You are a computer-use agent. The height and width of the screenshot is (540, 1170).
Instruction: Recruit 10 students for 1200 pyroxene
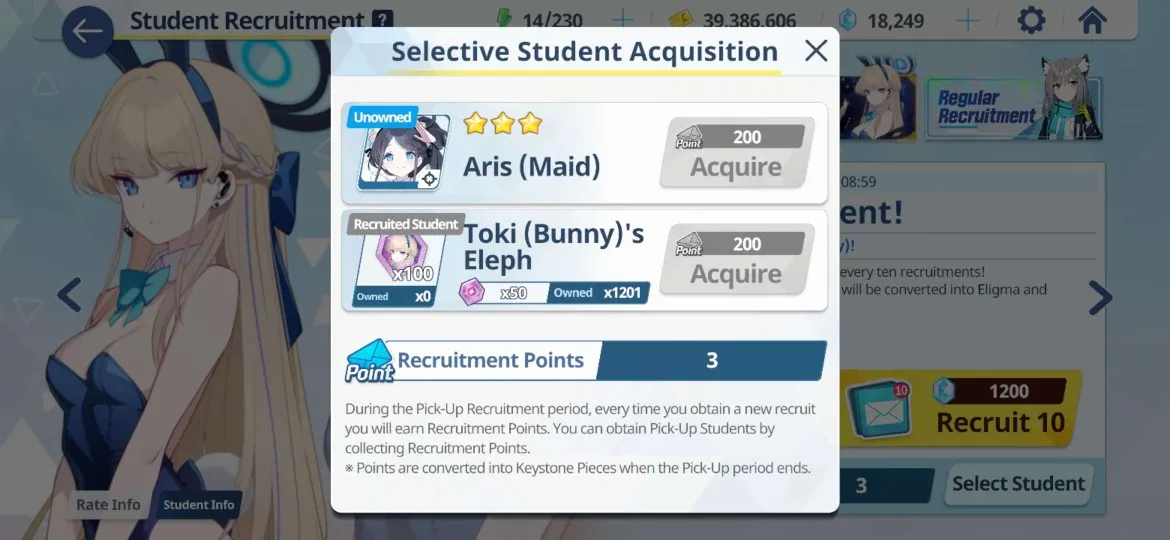(960, 410)
